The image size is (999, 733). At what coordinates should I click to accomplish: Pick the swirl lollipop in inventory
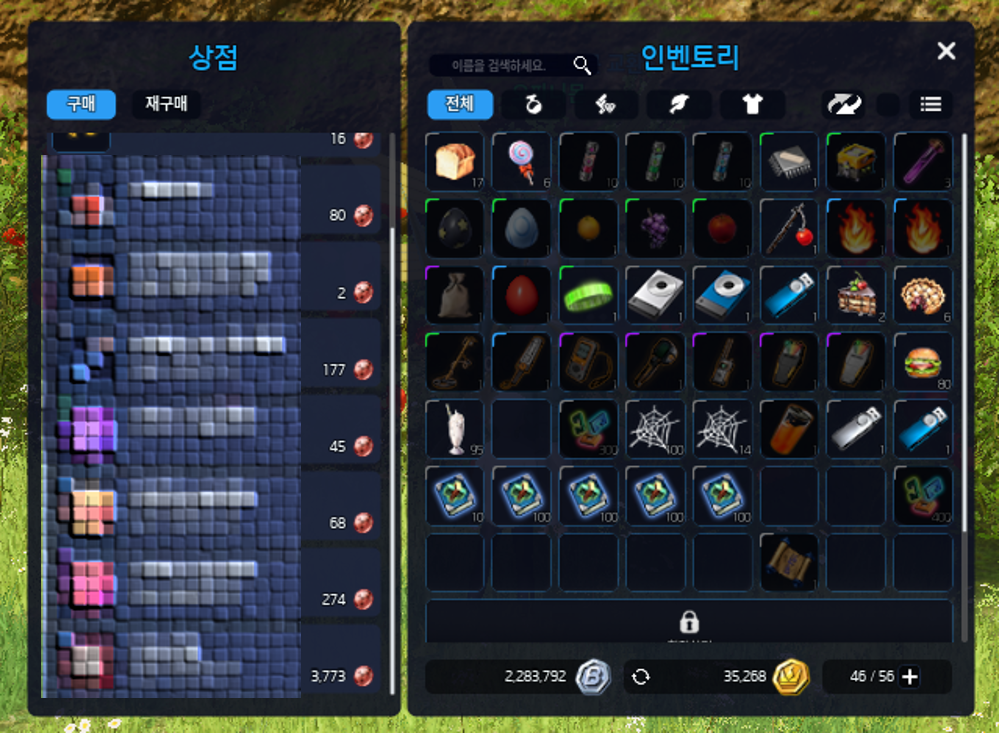pyautogui.click(x=521, y=161)
